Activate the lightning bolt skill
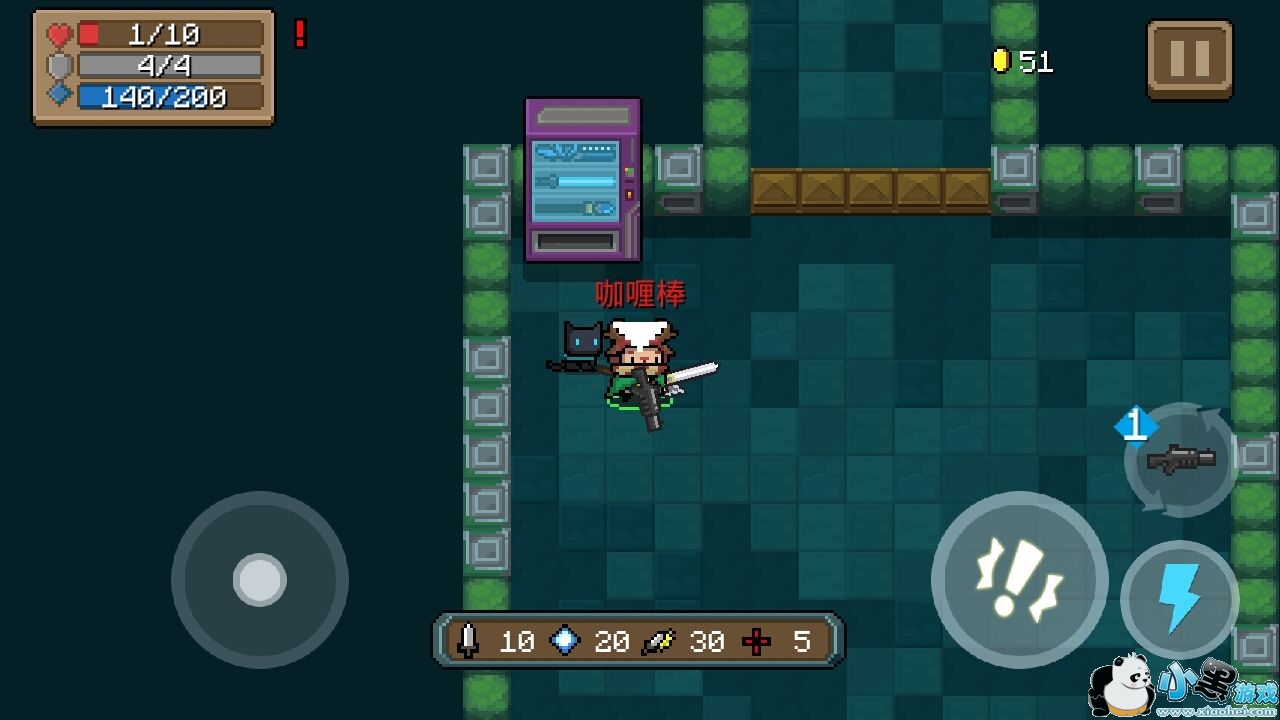The image size is (1280, 720). [x=1179, y=599]
